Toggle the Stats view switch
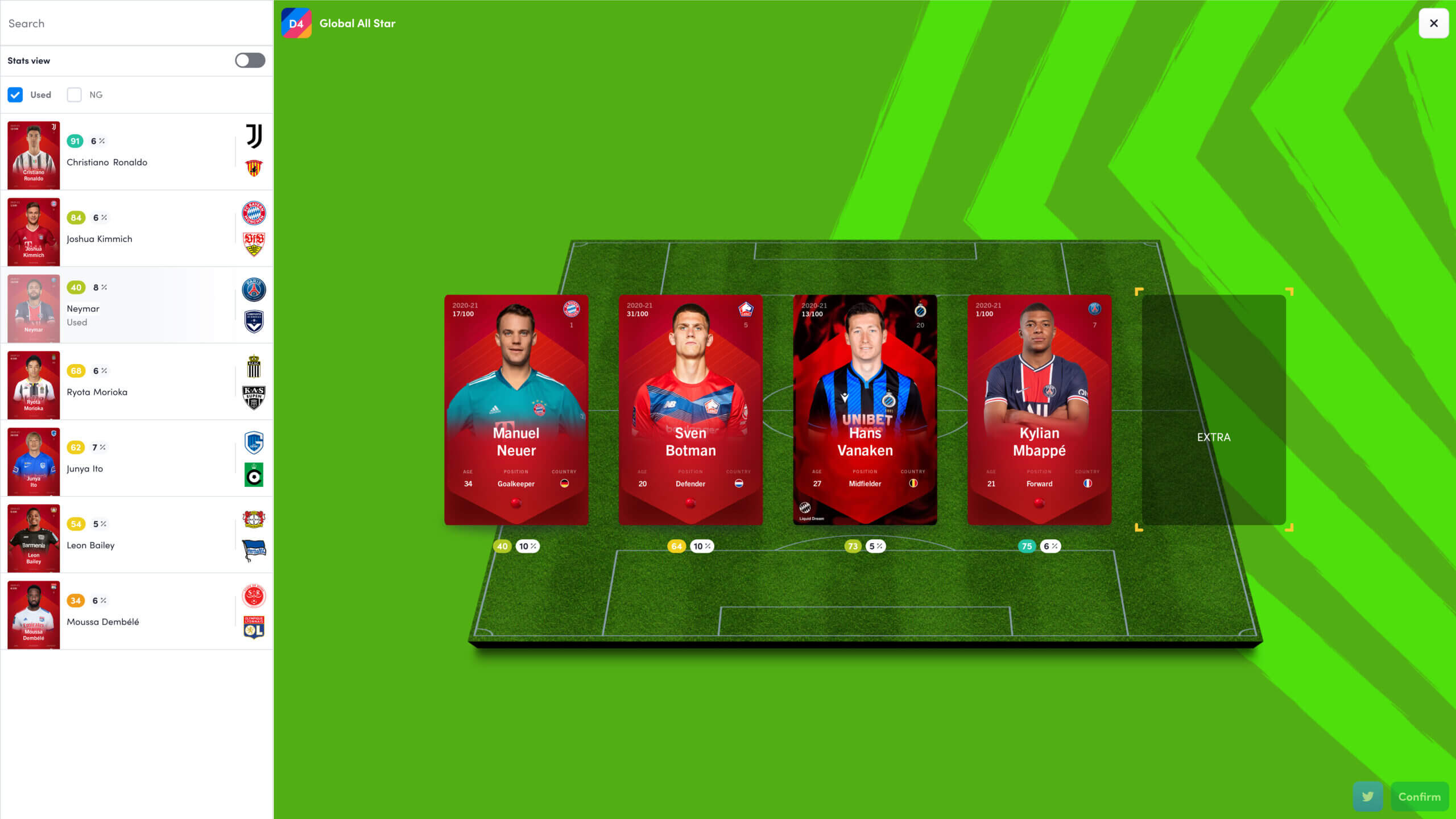1456x819 pixels. [x=250, y=60]
